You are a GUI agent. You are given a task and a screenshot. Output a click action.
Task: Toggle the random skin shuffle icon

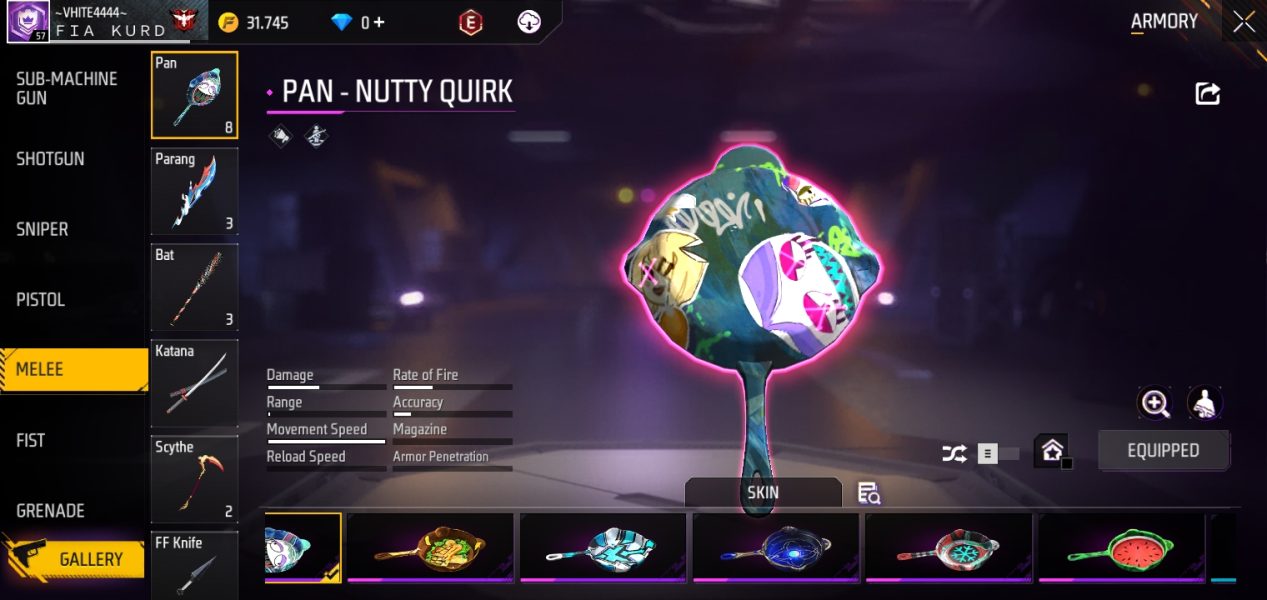coord(954,454)
